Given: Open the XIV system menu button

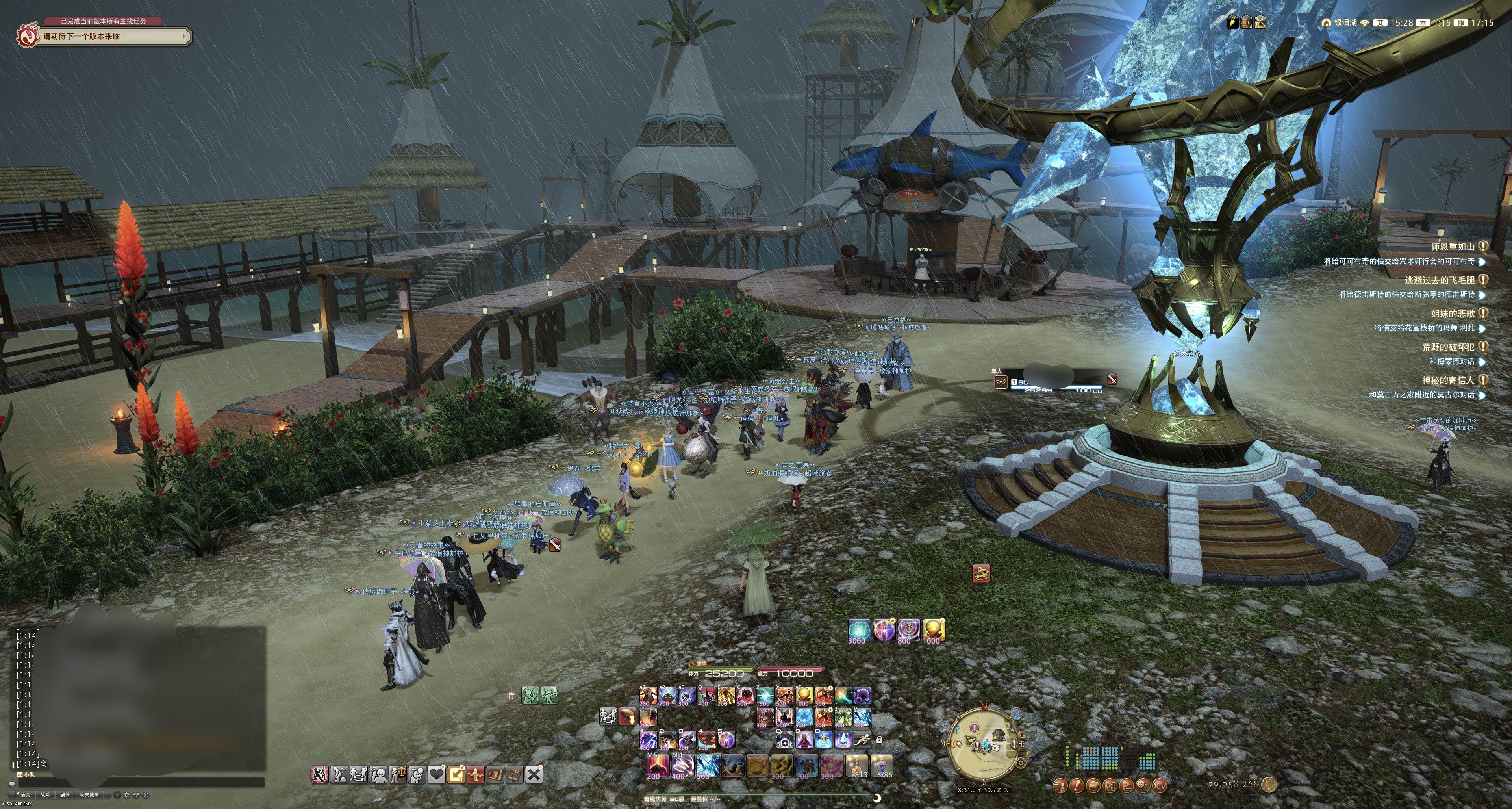Looking at the screenshot, I should tap(1159, 785).
